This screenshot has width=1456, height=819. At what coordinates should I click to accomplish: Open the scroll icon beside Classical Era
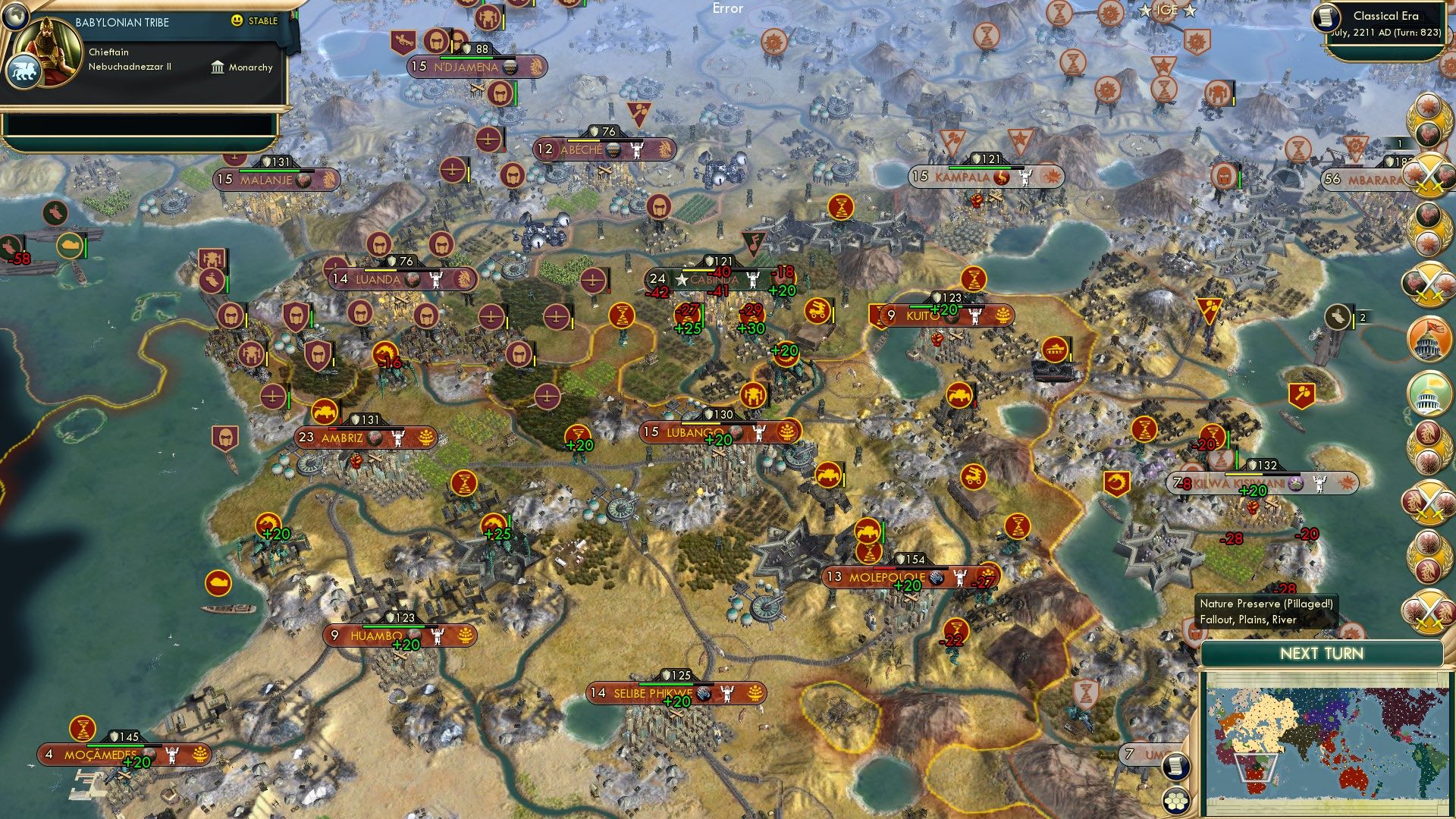pos(1327,17)
